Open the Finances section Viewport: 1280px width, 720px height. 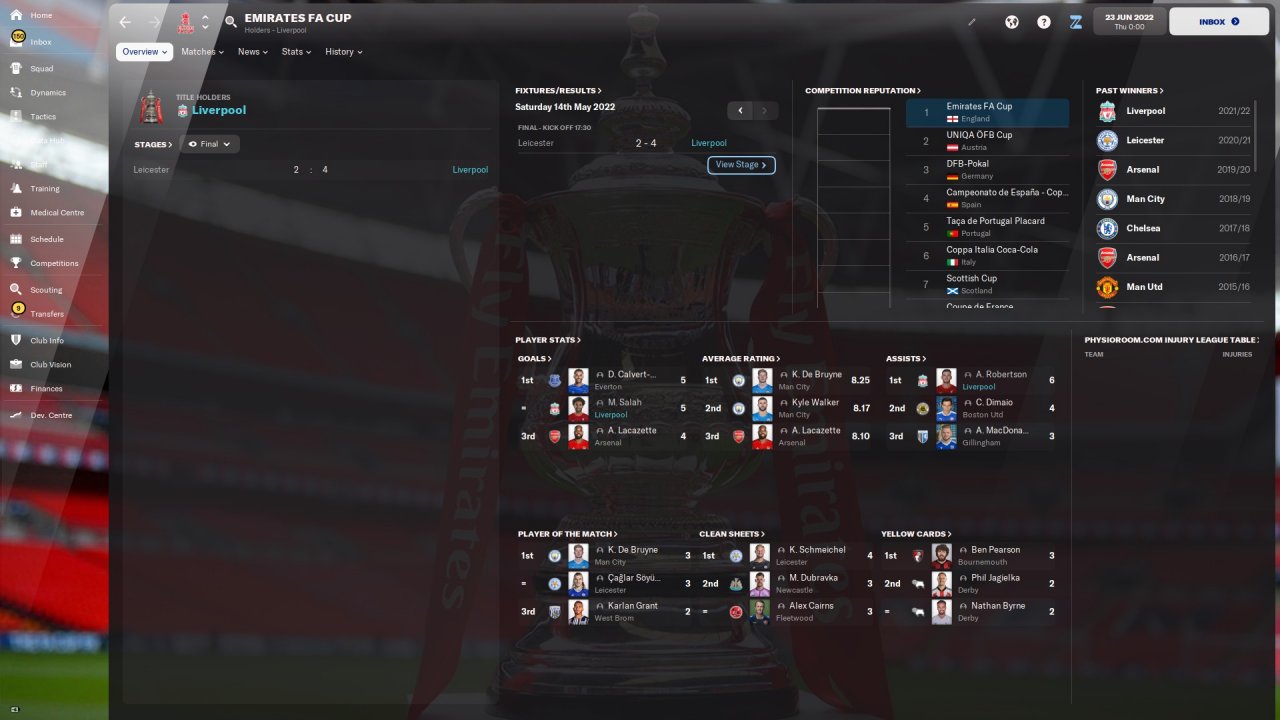coord(46,388)
